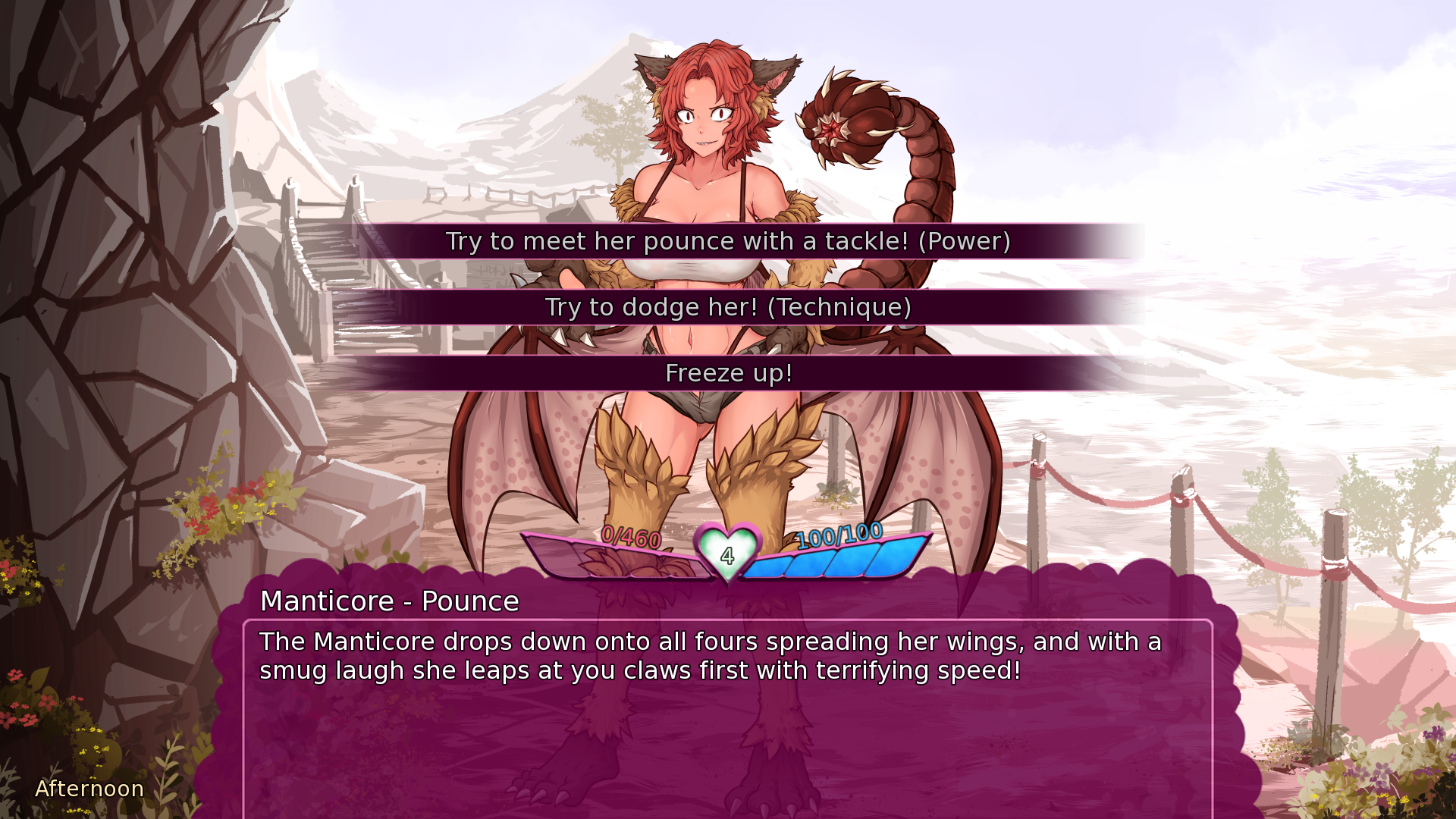This screenshot has width=1456, height=819.
Task: Select the number 4 inside the heart
Action: click(x=726, y=557)
